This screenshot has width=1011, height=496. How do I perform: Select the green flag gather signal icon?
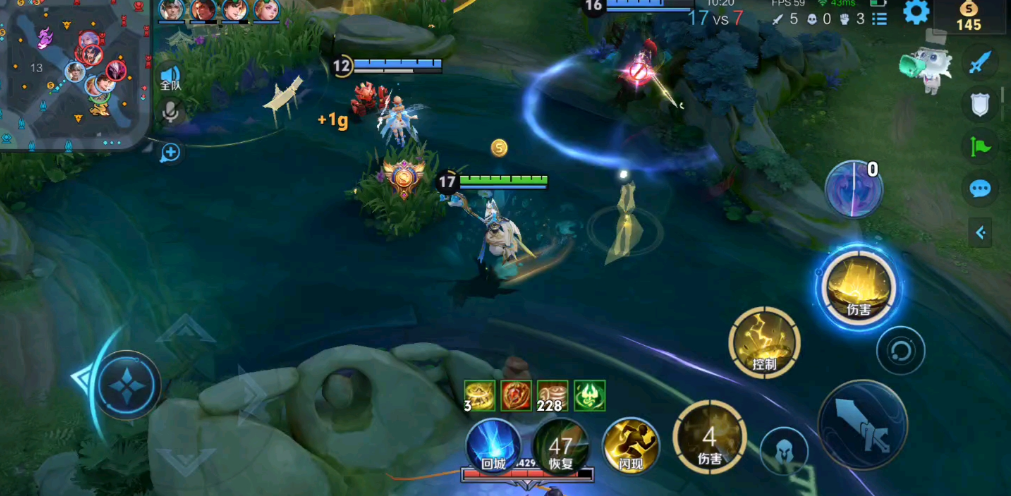(980, 146)
